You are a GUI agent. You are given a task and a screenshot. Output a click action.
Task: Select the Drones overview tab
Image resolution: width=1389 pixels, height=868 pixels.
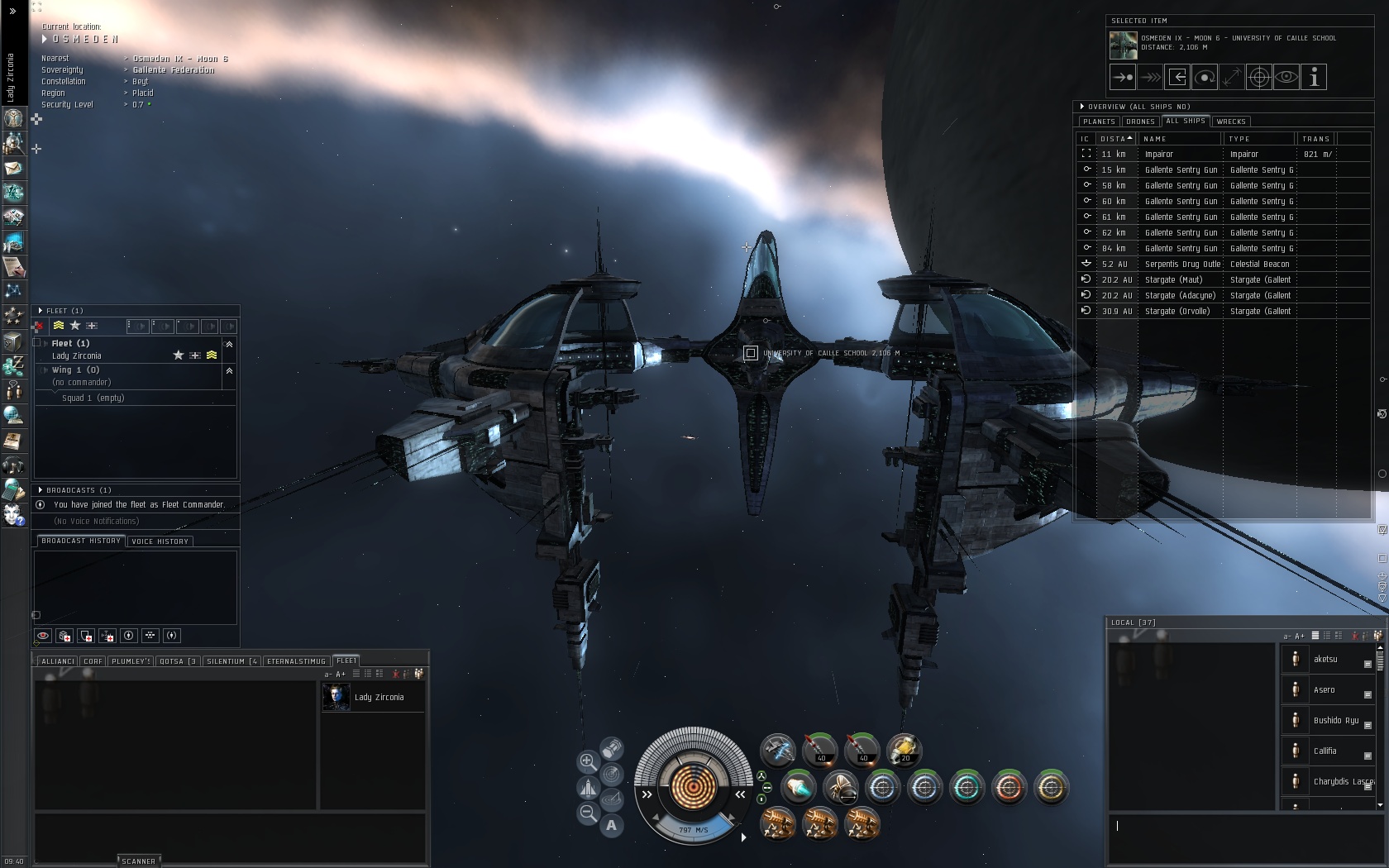pos(1140,122)
